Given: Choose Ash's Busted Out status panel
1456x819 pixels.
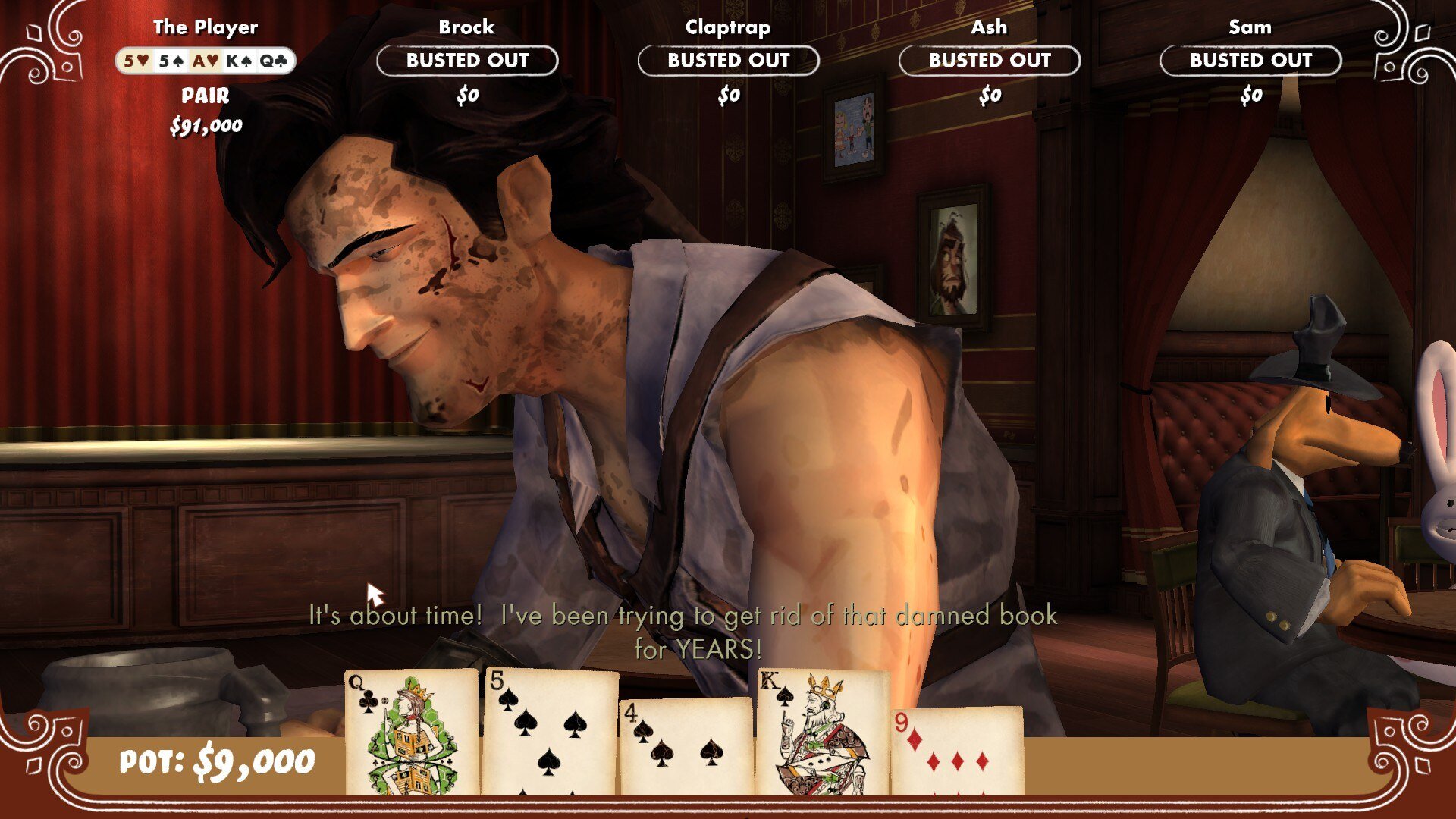Looking at the screenshot, I should click(x=990, y=61).
